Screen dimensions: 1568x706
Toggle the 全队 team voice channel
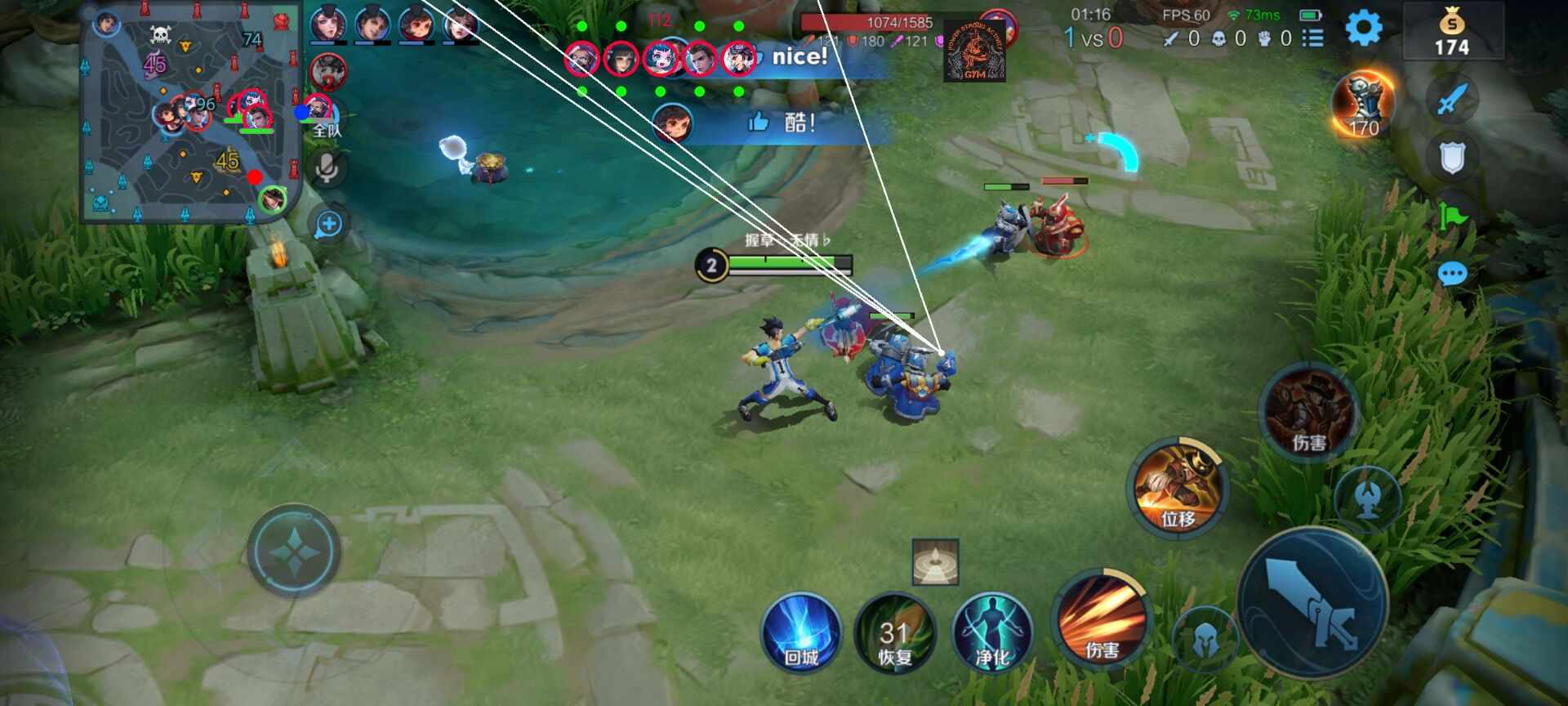click(326, 129)
